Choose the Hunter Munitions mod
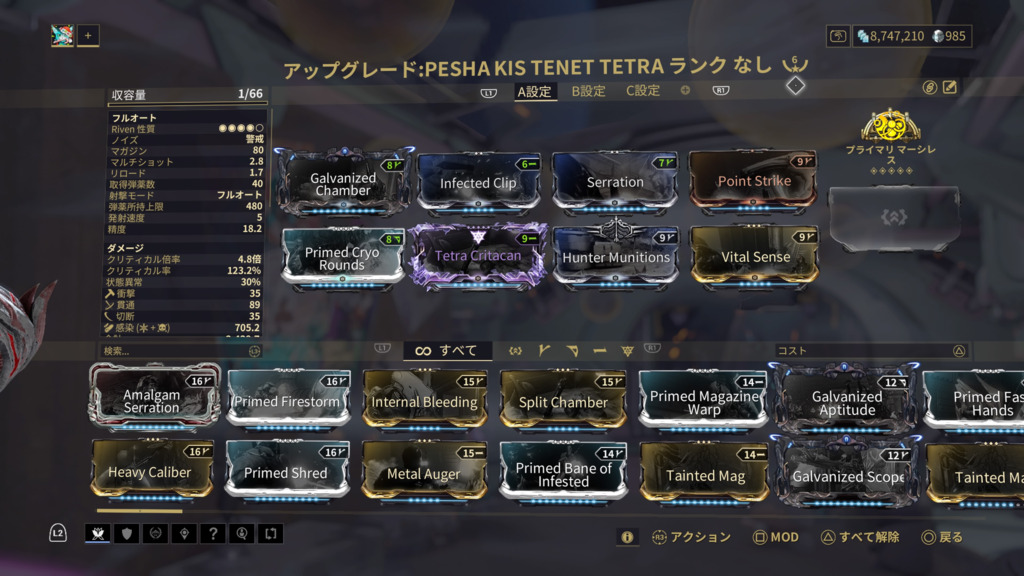The height and width of the screenshot is (576, 1024). [615, 257]
